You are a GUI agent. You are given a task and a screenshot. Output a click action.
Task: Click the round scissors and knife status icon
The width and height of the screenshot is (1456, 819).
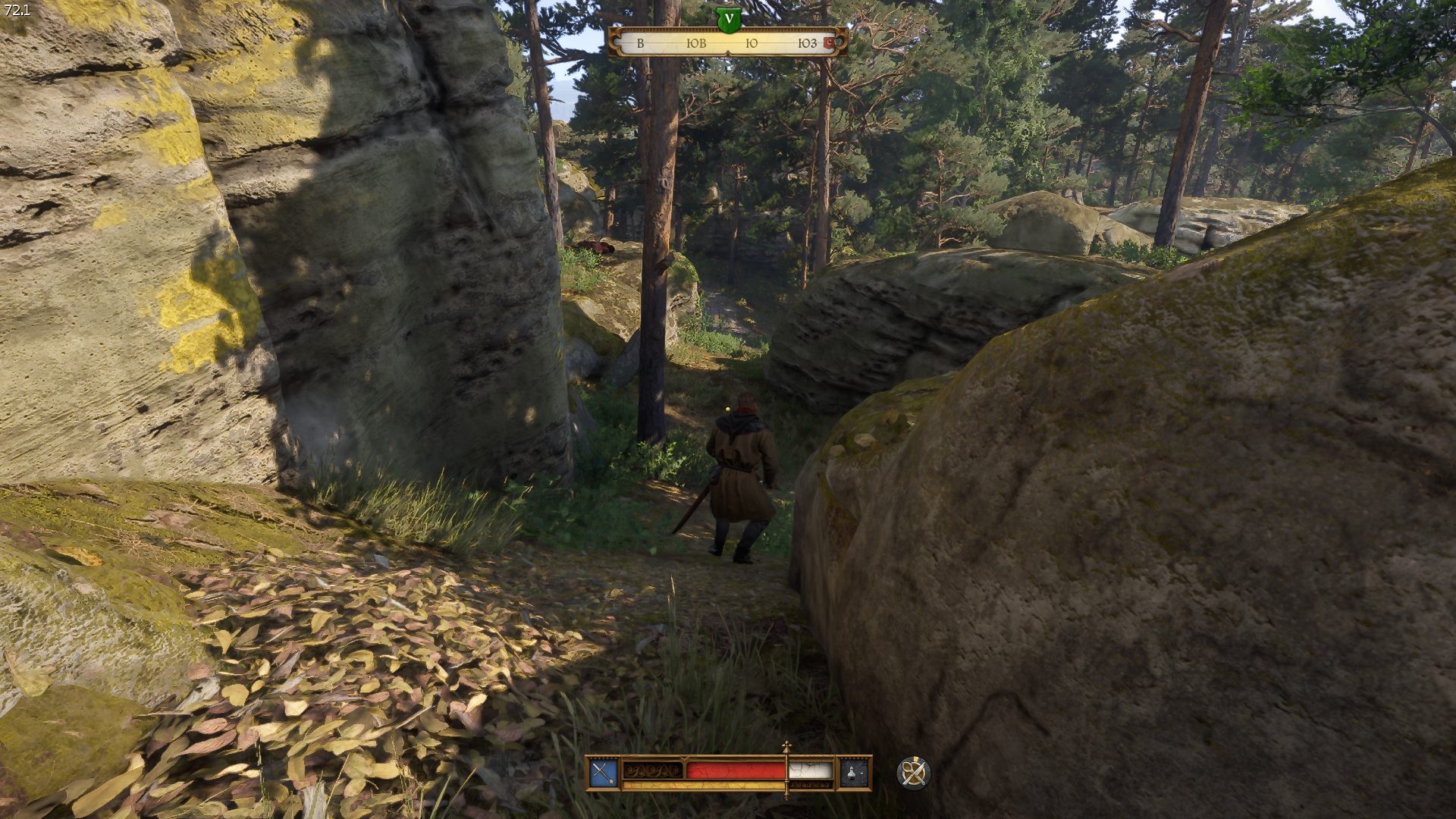pos(913,773)
